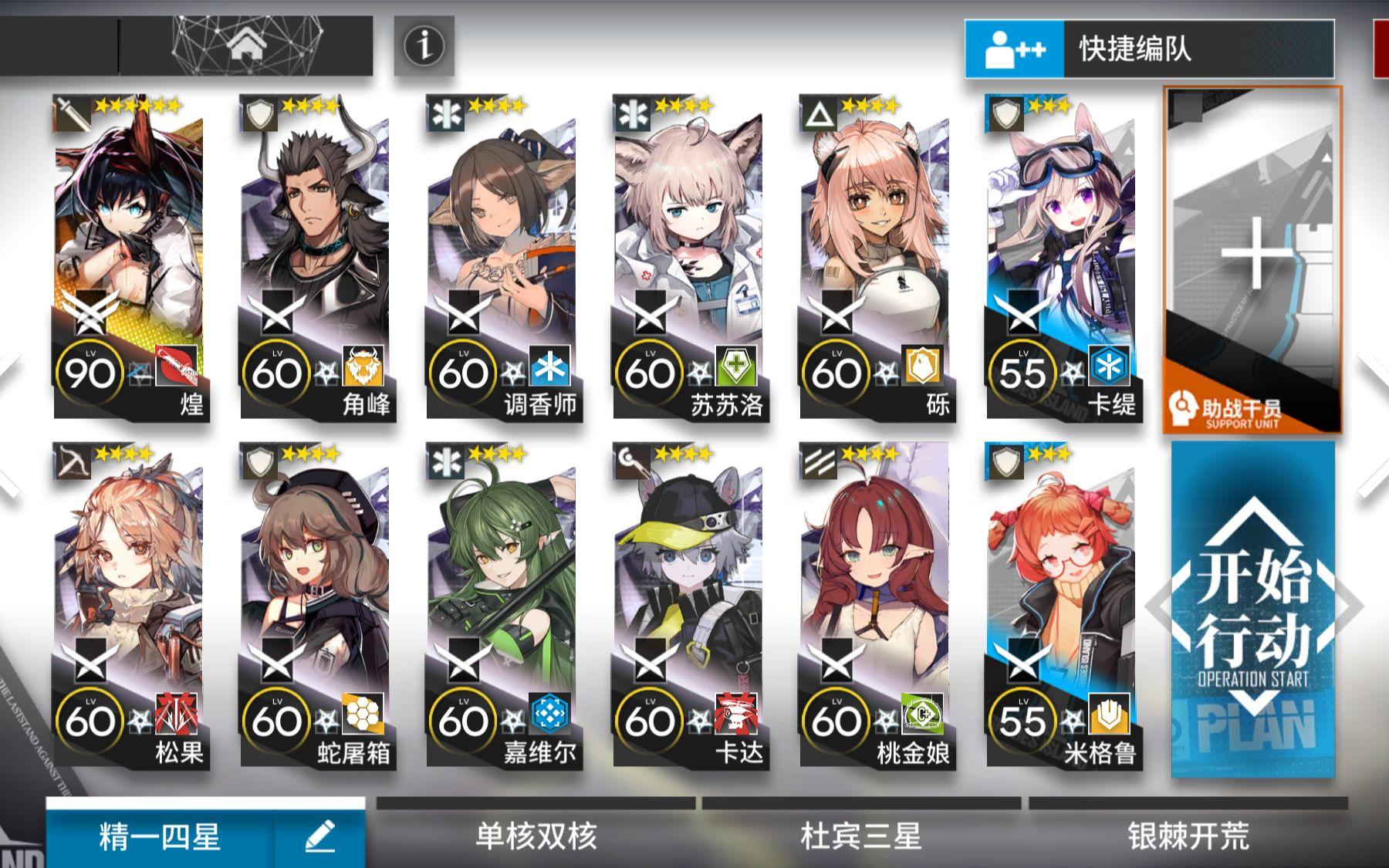The height and width of the screenshot is (868, 1389).
Task: Open the home navigation icon at top
Action: [247, 46]
